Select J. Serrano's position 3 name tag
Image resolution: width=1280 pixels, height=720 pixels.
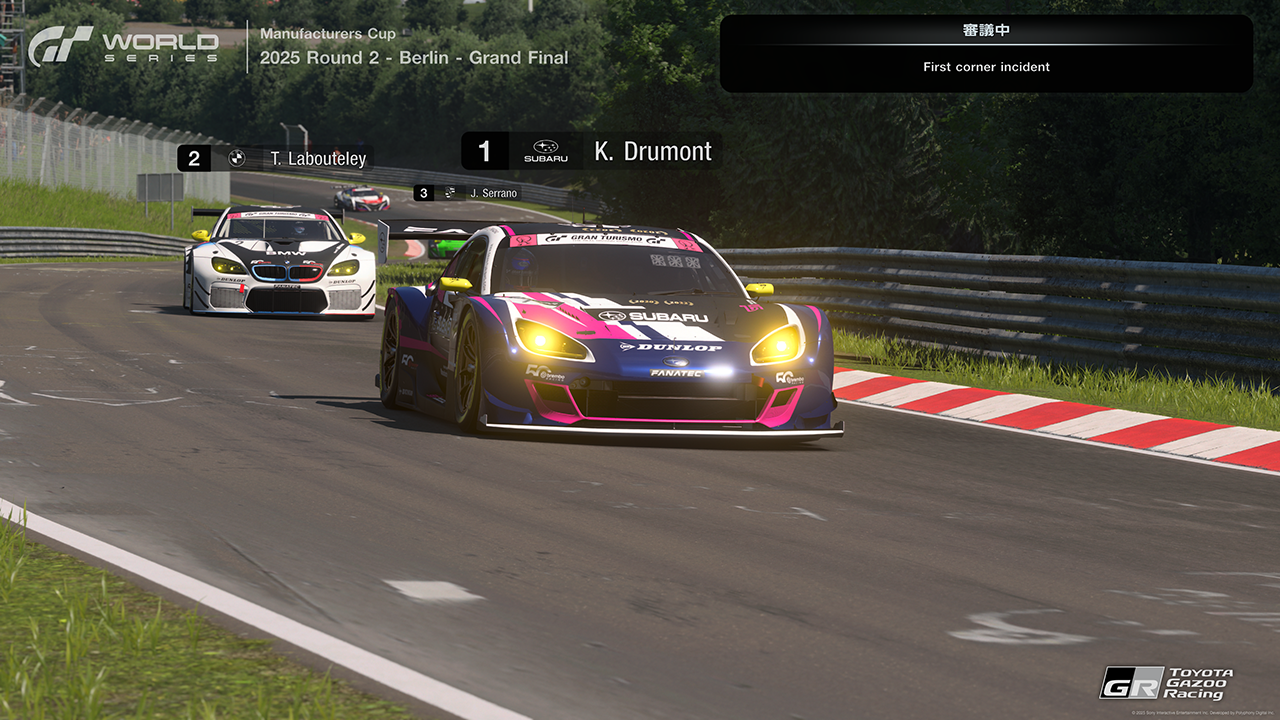pos(468,193)
